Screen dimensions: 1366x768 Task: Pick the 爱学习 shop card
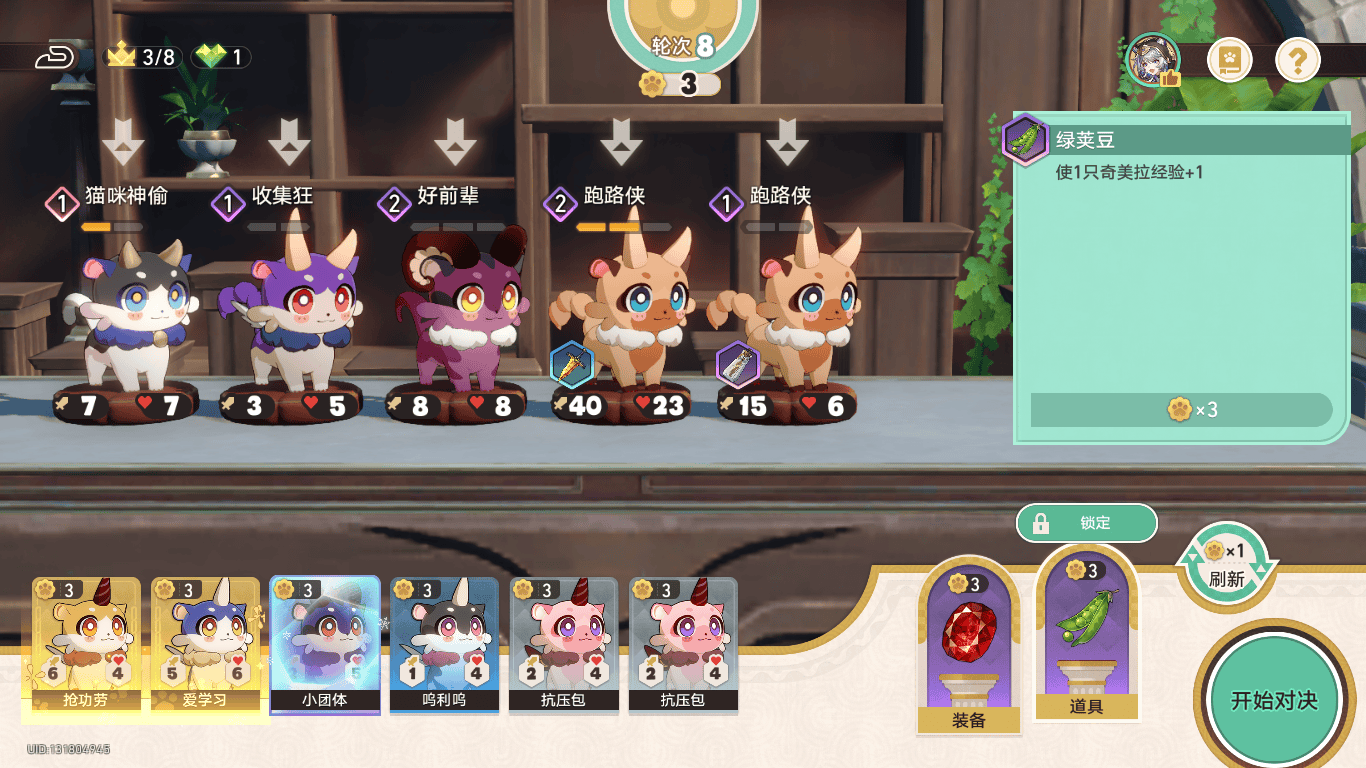click(x=205, y=645)
